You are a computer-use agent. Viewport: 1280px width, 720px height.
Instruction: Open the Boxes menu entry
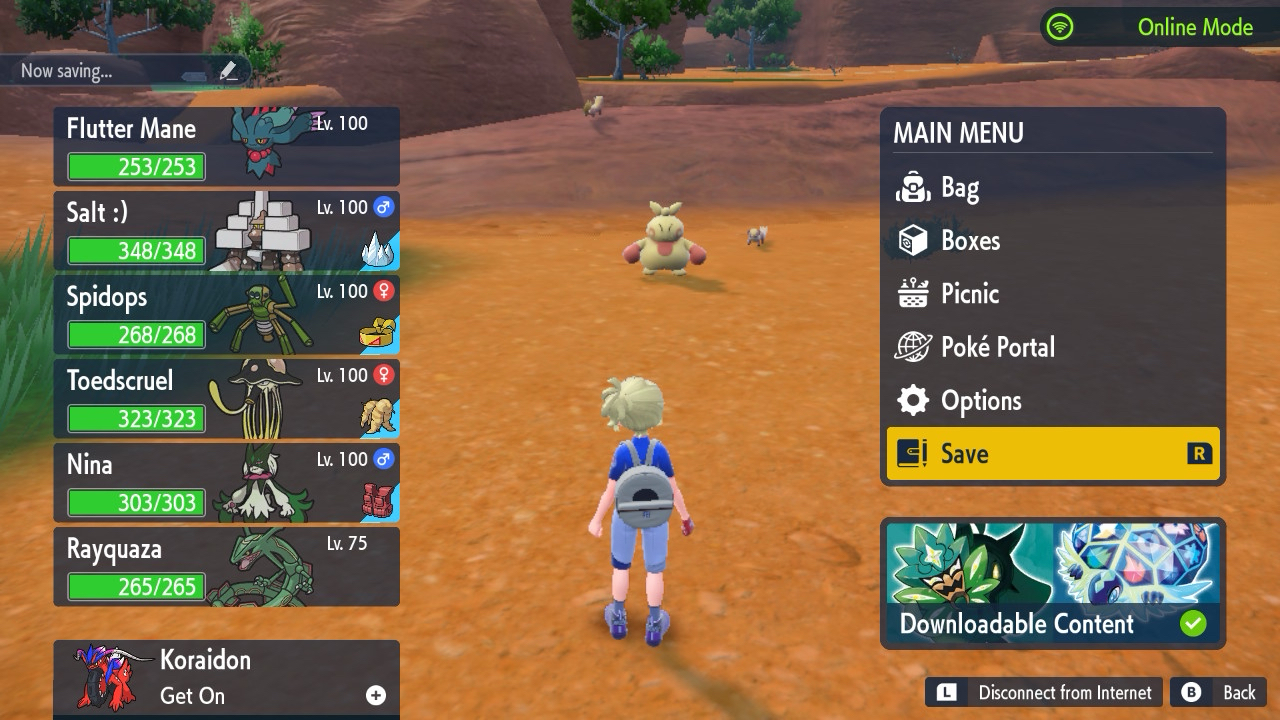1052,241
